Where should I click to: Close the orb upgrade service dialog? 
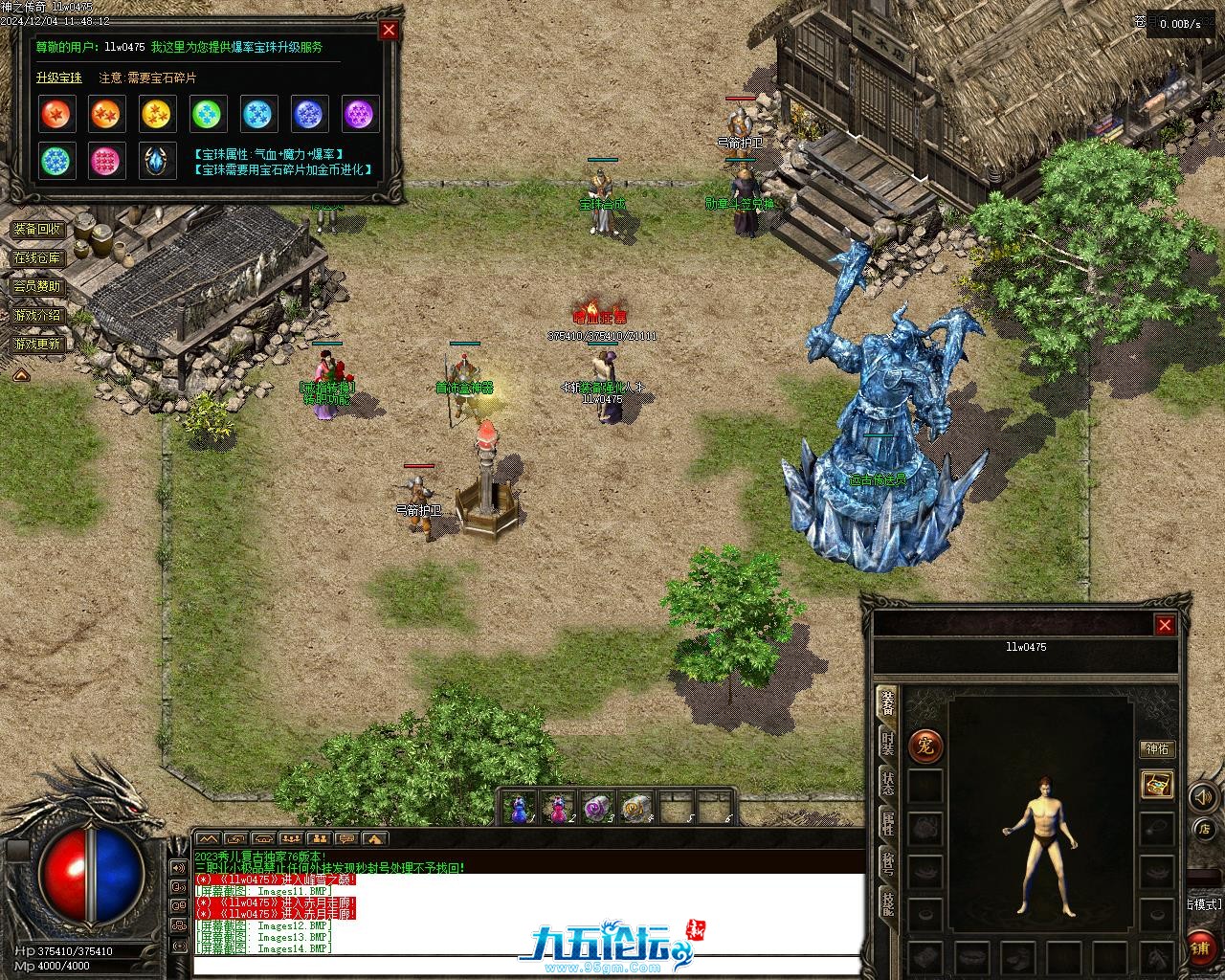tap(389, 30)
